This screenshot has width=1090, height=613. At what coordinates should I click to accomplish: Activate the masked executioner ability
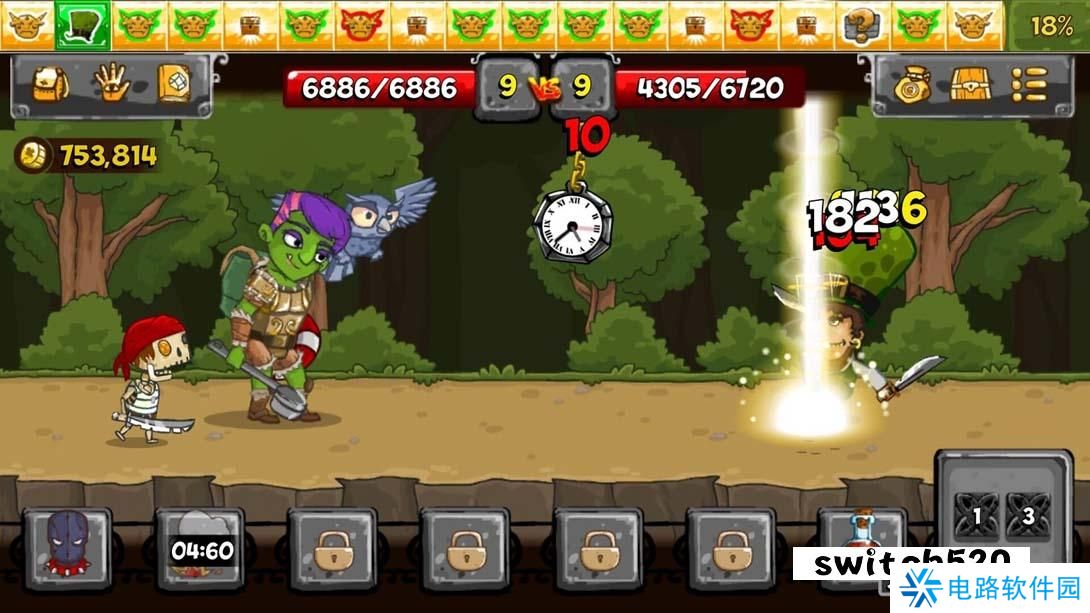pos(68,549)
